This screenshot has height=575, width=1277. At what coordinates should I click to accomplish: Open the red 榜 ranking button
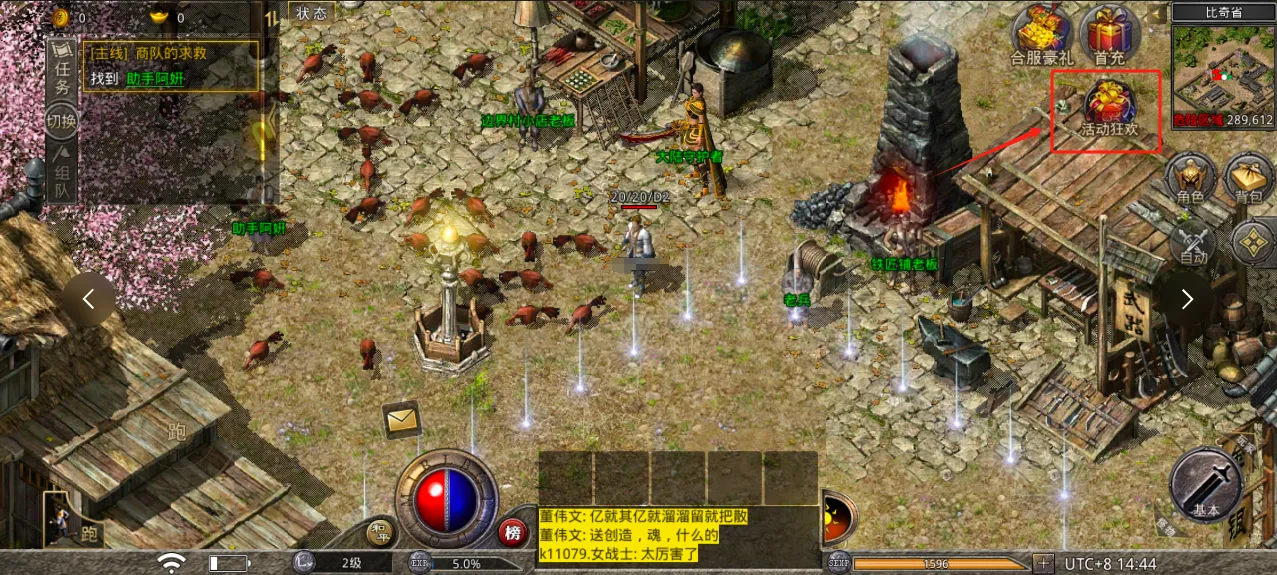(x=513, y=533)
